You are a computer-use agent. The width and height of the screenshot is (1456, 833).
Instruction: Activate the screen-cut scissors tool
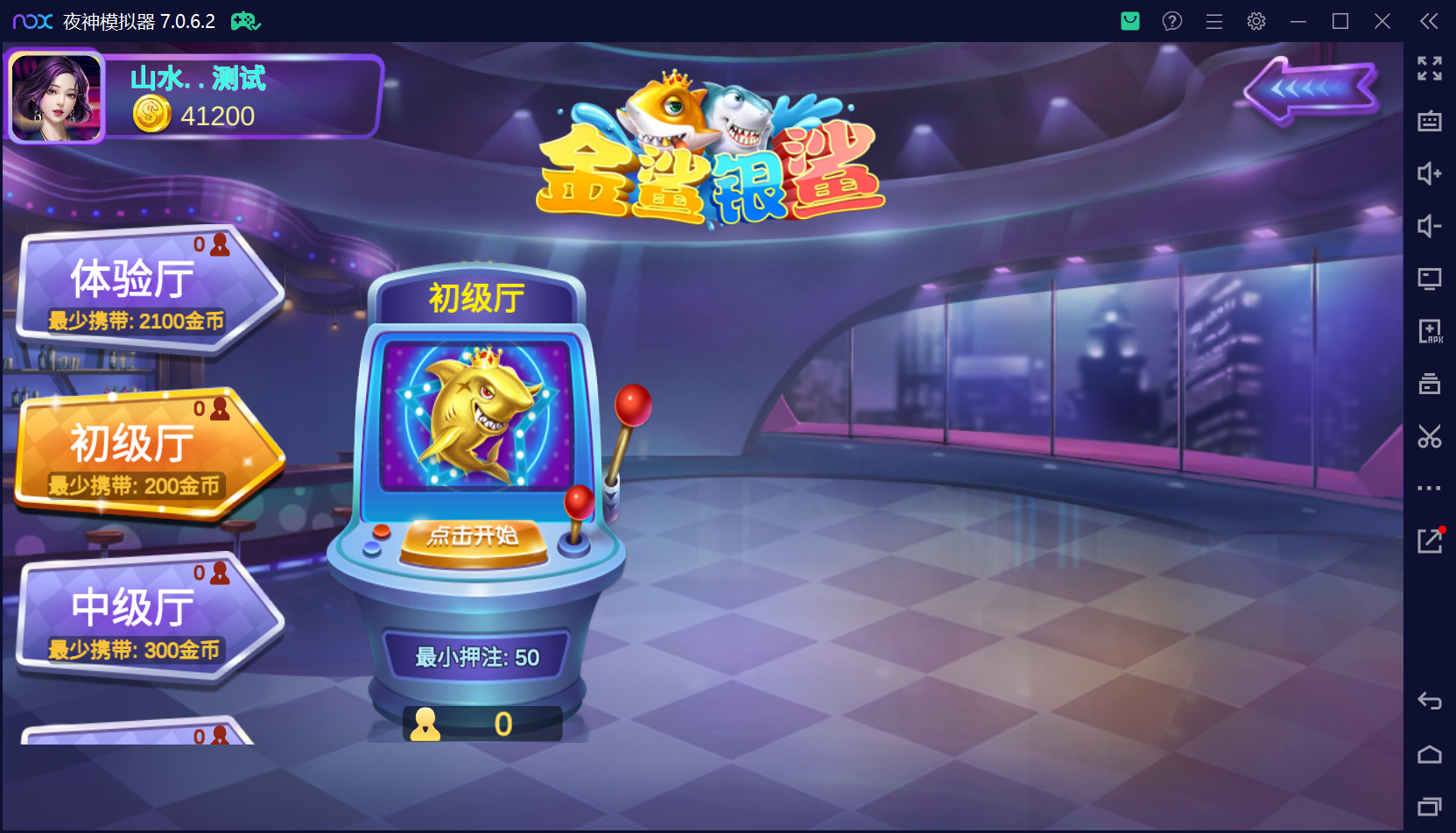click(x=1429, y=436)
